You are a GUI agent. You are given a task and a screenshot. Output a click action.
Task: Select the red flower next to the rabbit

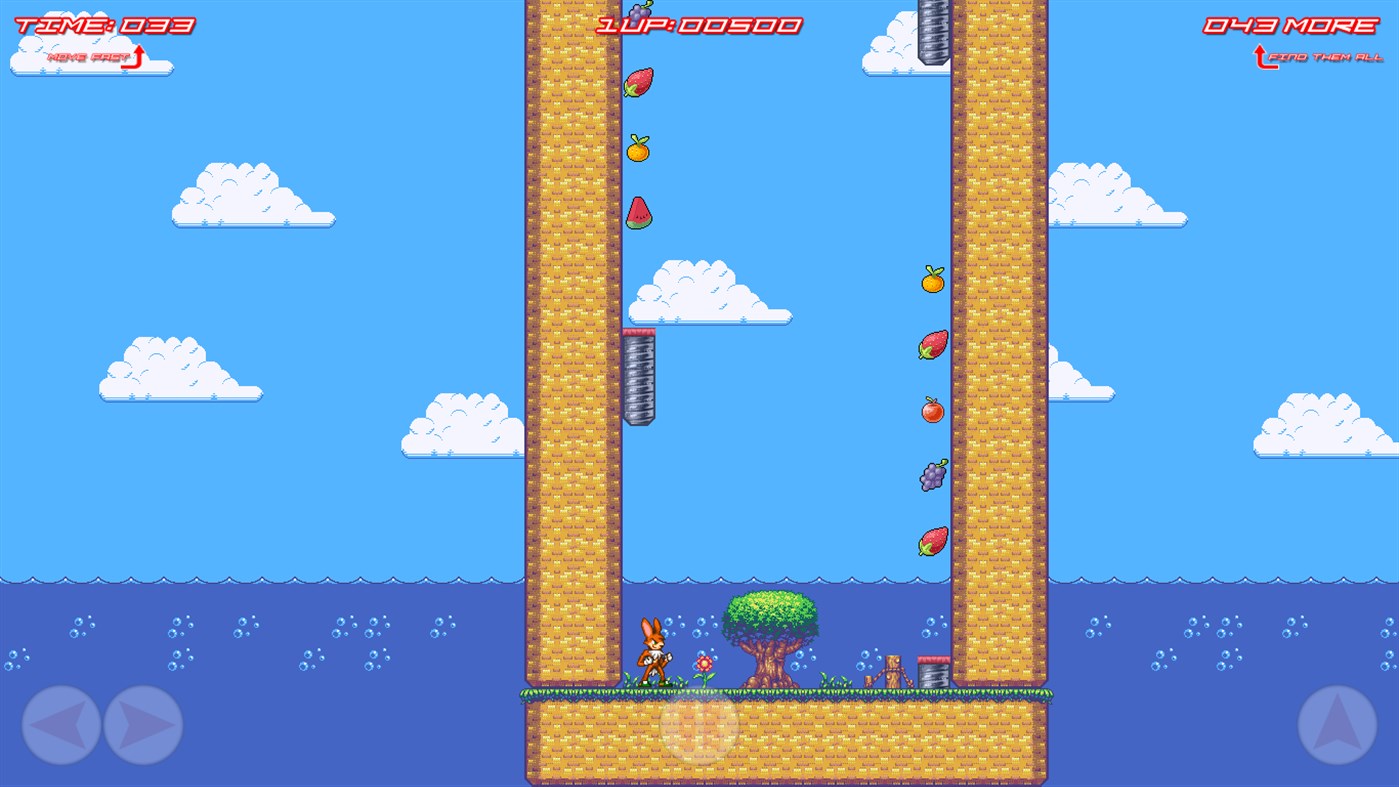click(703, 663)
